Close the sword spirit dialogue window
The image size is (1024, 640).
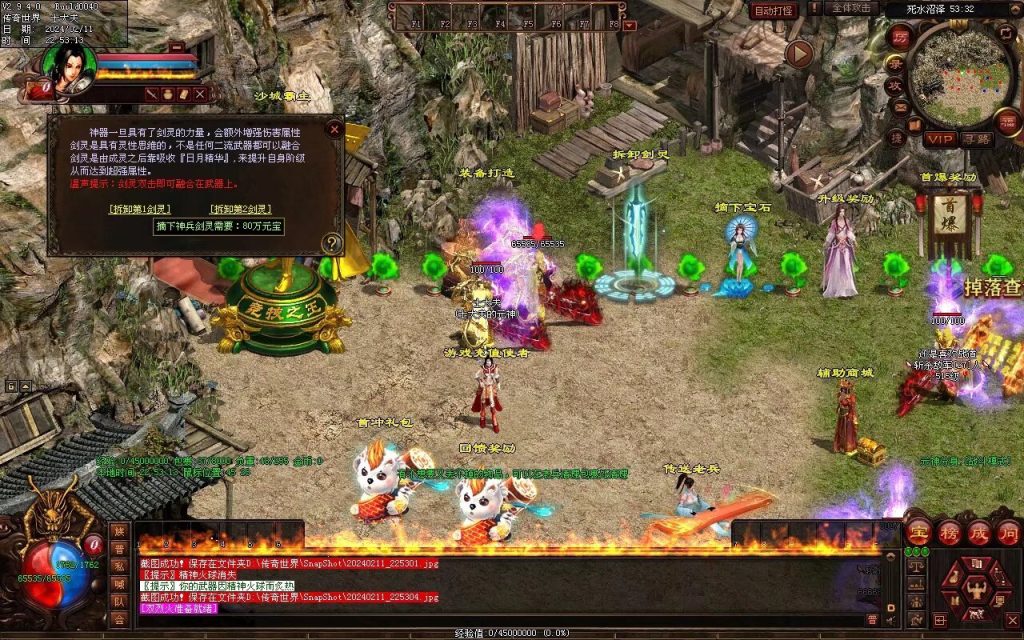(x=334, y=129)
